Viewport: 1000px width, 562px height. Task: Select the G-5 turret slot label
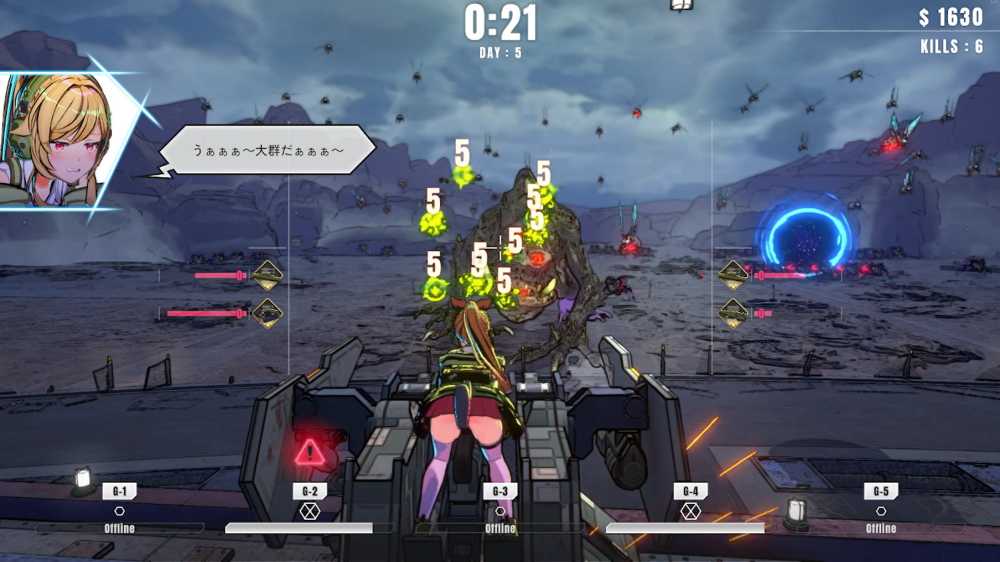point(881,491)
